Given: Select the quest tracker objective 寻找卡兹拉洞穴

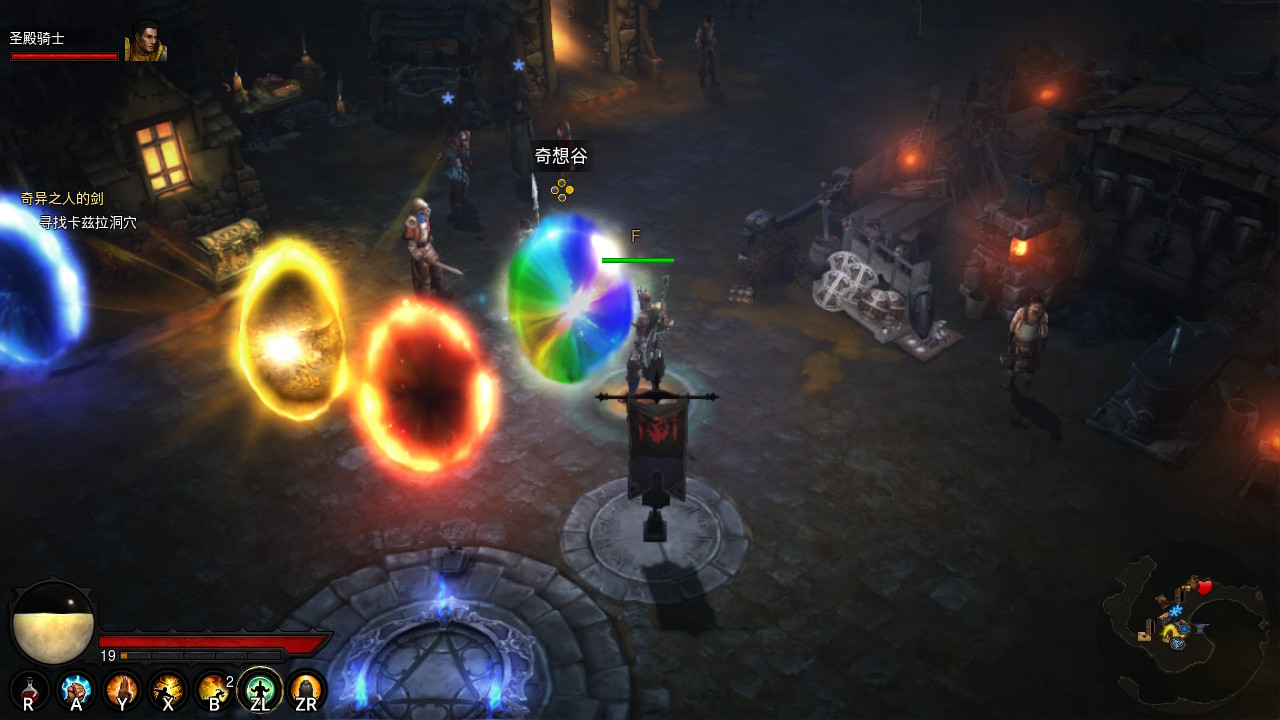Looking at the screenshot, I should pyautogui.click(x=87, y=222).
